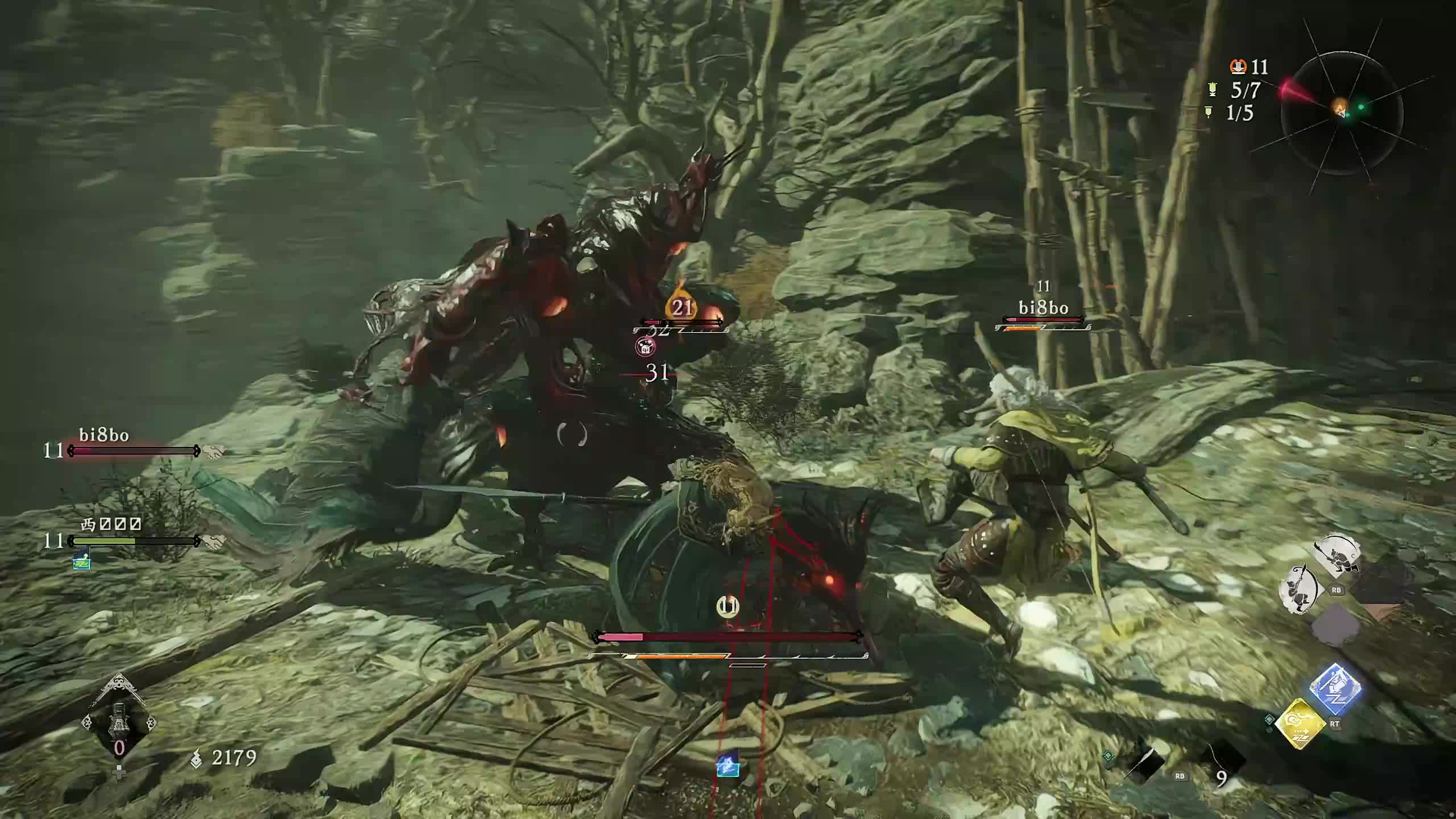Click the blue buff icon at bottom center

click(x=728, y=765)
